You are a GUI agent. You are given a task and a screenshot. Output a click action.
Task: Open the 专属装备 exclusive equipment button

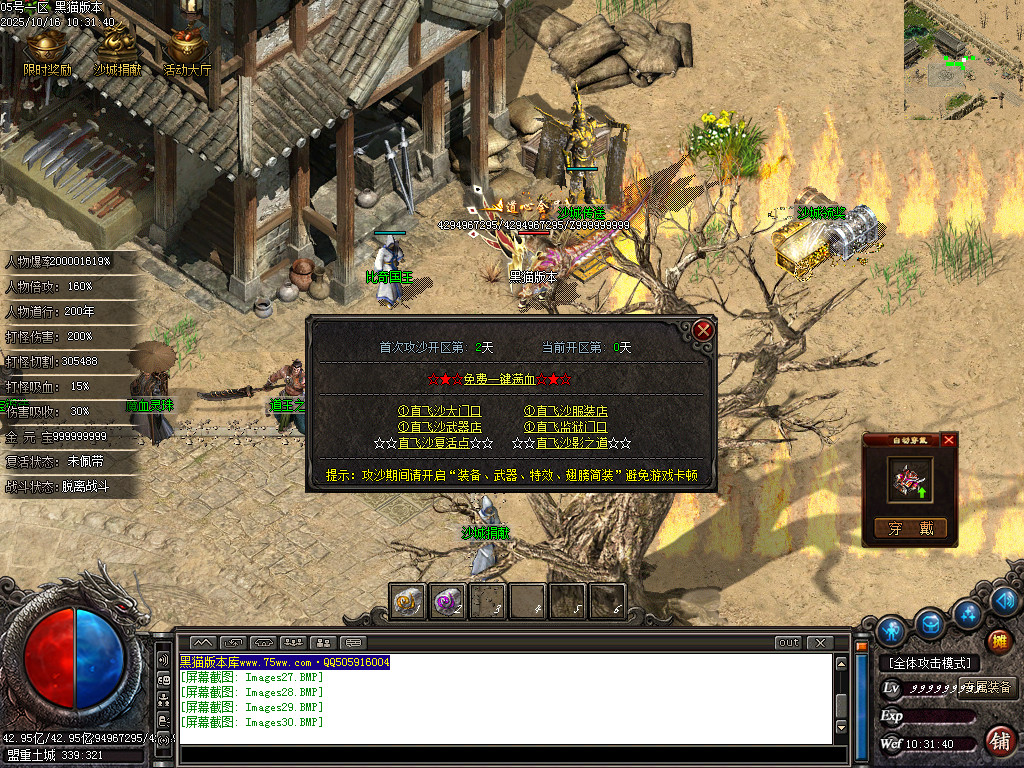pos(987,687)
